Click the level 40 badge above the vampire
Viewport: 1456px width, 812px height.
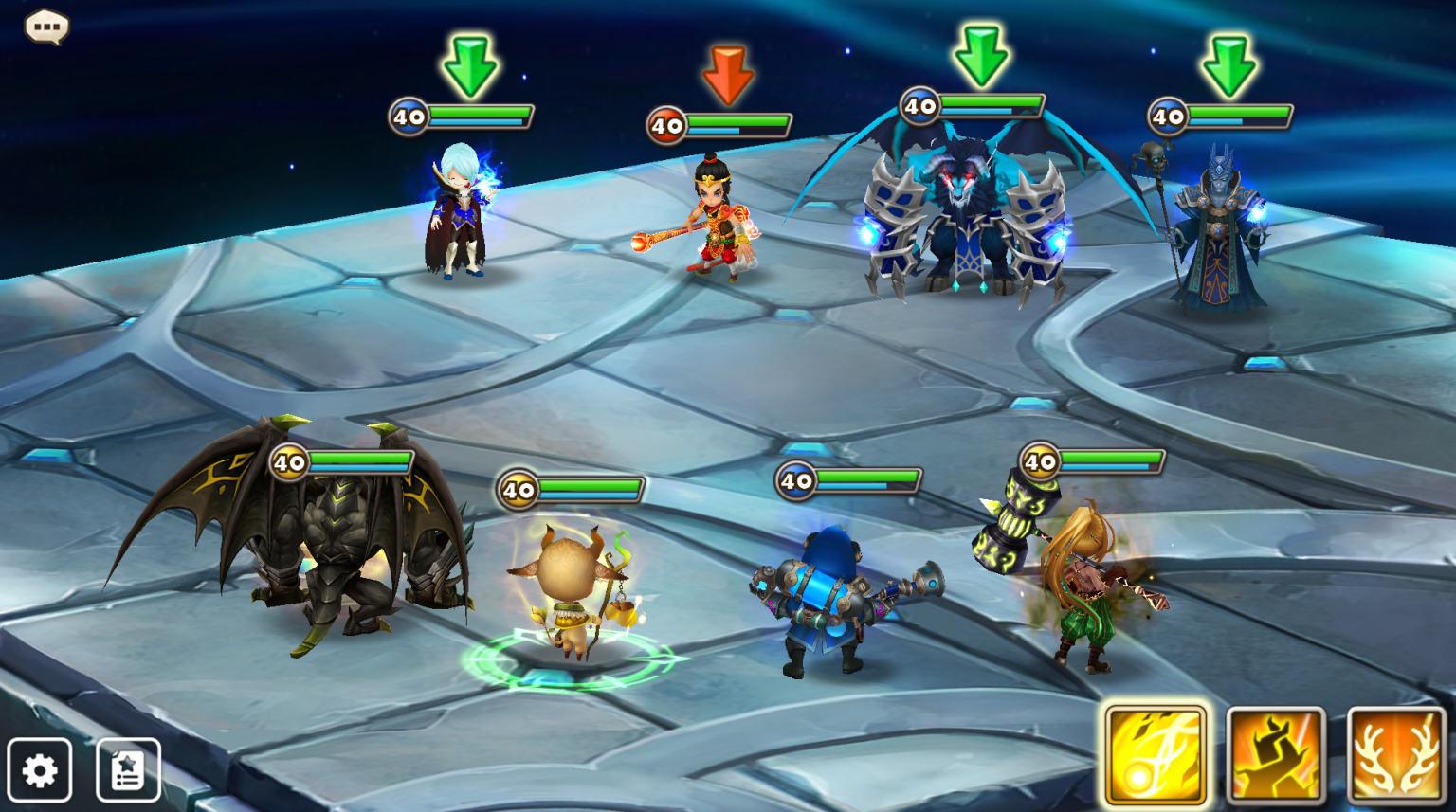pyautogui.click(x=408, y=117)
